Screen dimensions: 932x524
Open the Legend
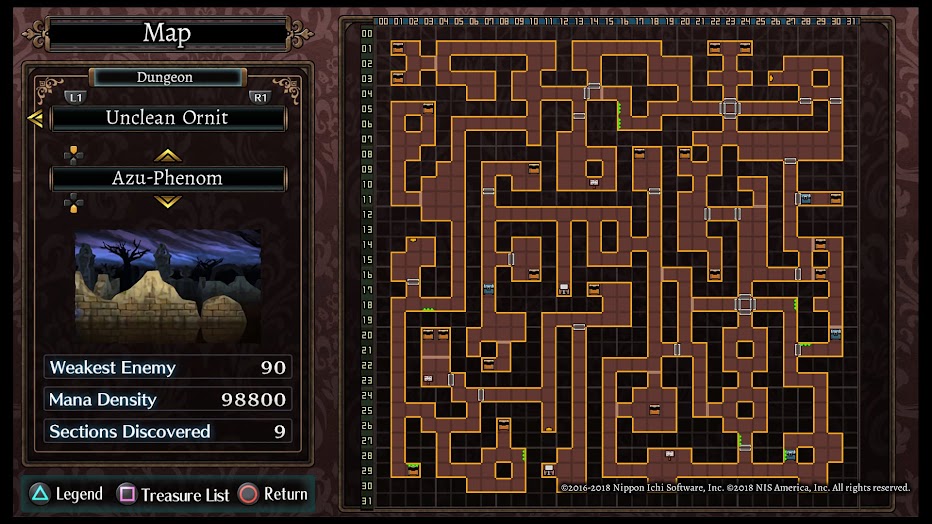[65, 494]
